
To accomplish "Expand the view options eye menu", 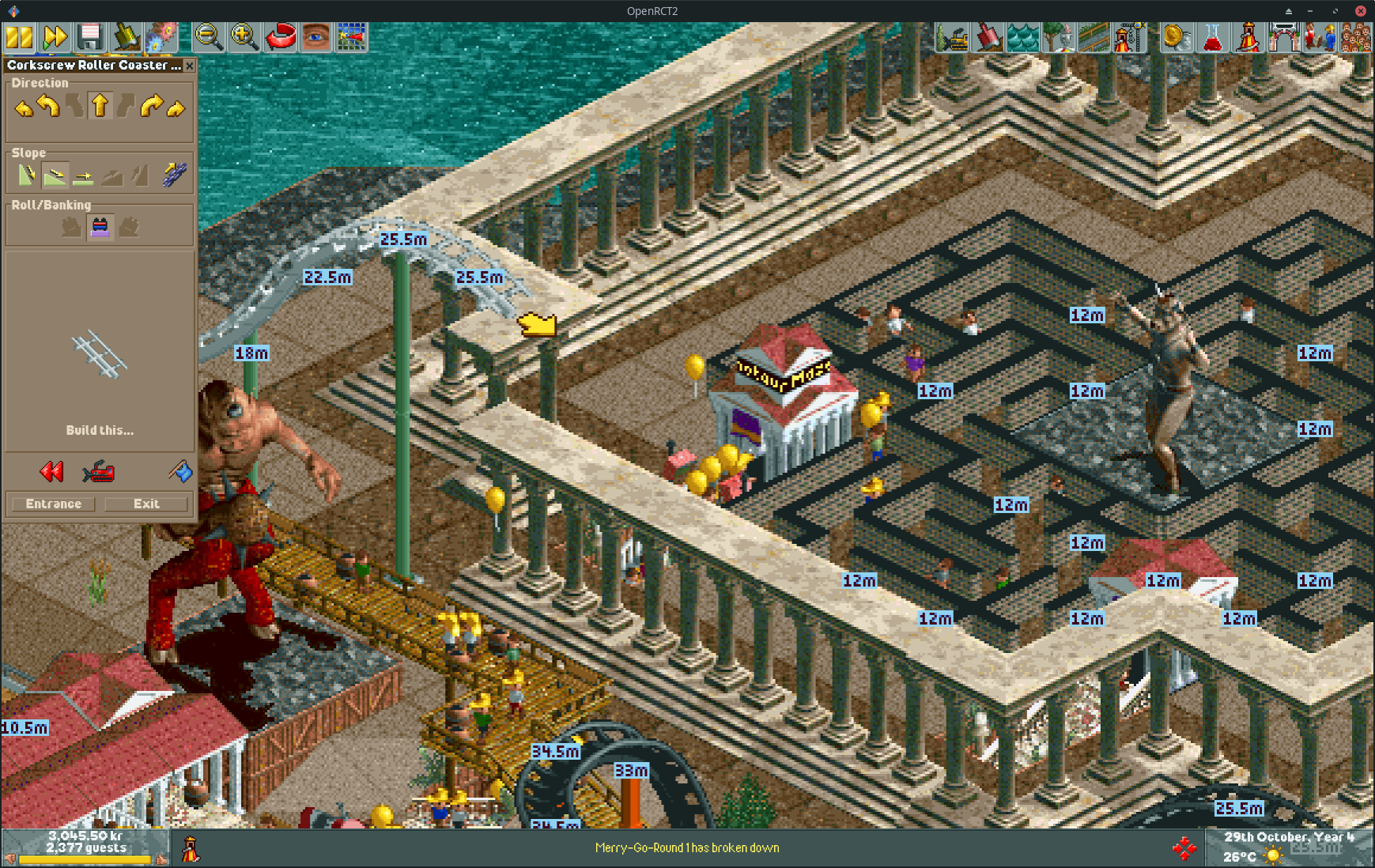I will (314, 37).
